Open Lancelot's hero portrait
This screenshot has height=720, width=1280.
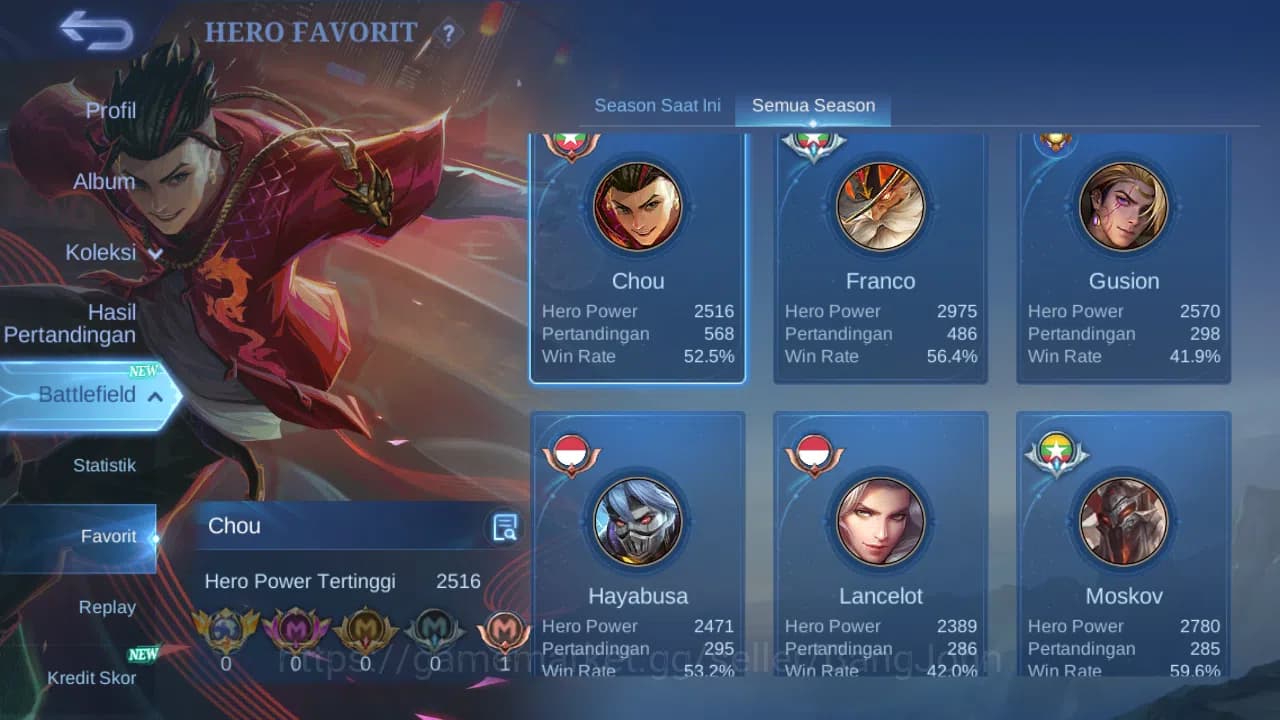click(x=881, y=522)
